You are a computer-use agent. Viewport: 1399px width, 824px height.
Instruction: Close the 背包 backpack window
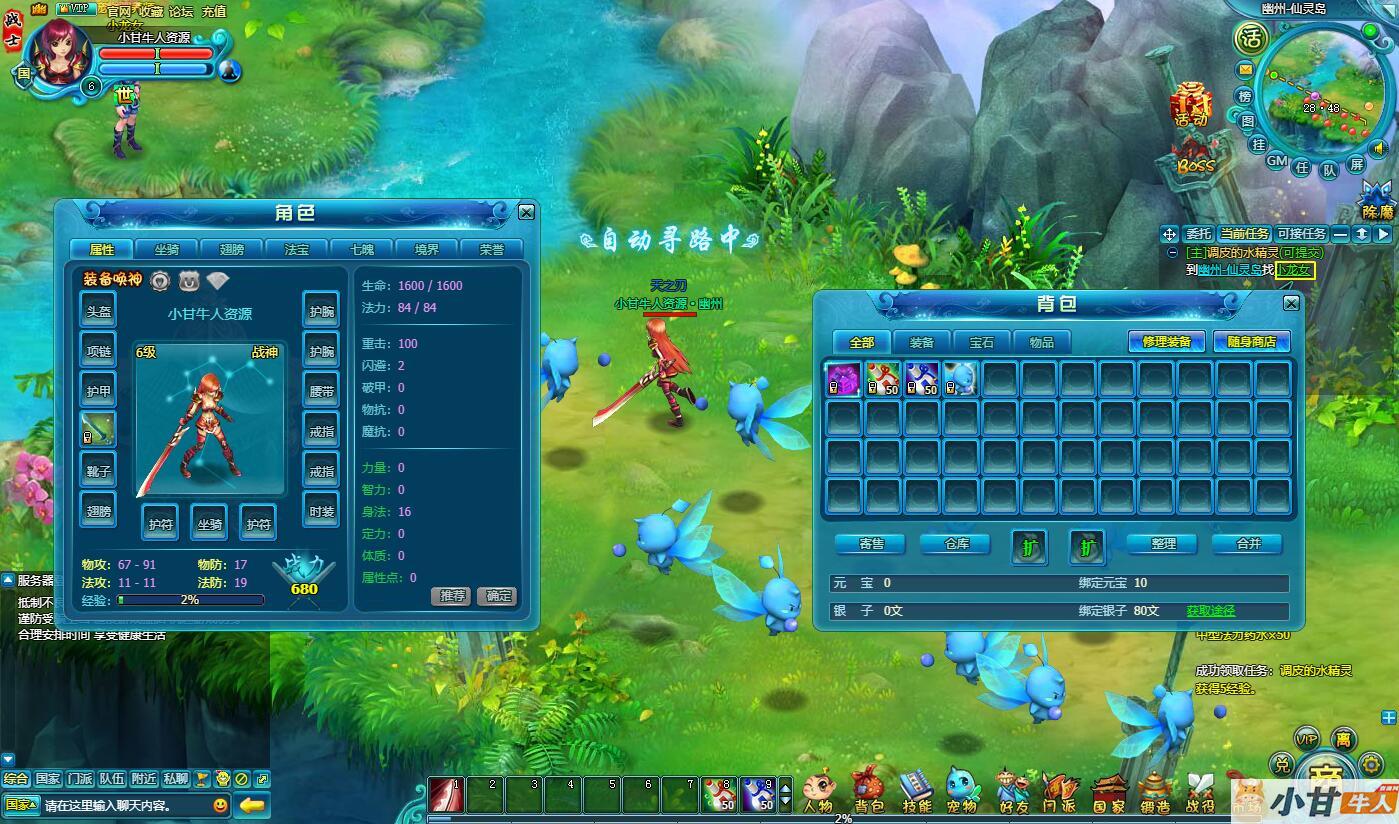[x=1291, y=303]
